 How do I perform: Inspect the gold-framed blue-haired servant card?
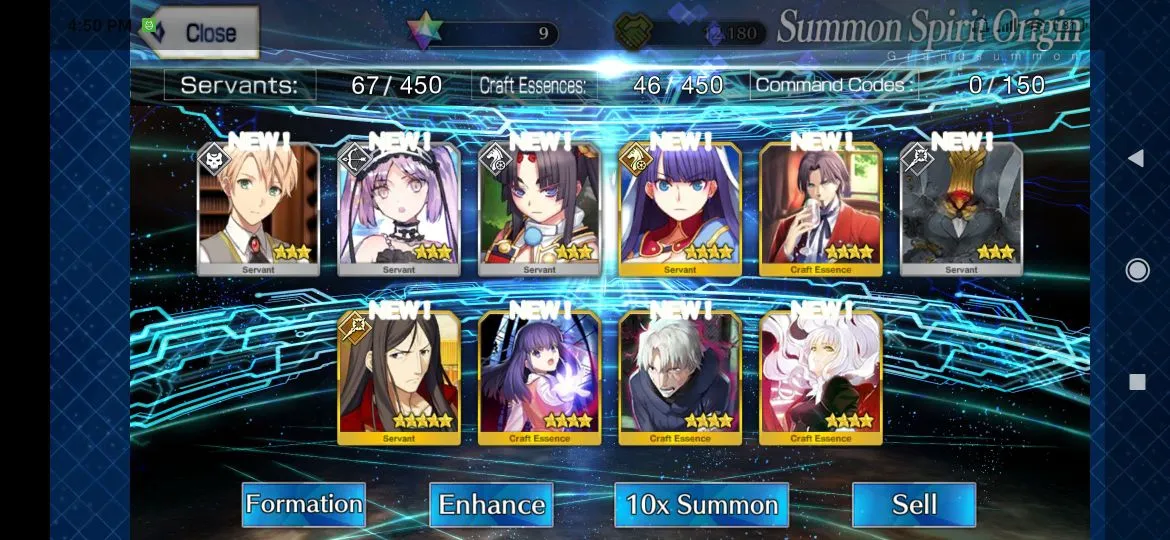tap(680, 208)
